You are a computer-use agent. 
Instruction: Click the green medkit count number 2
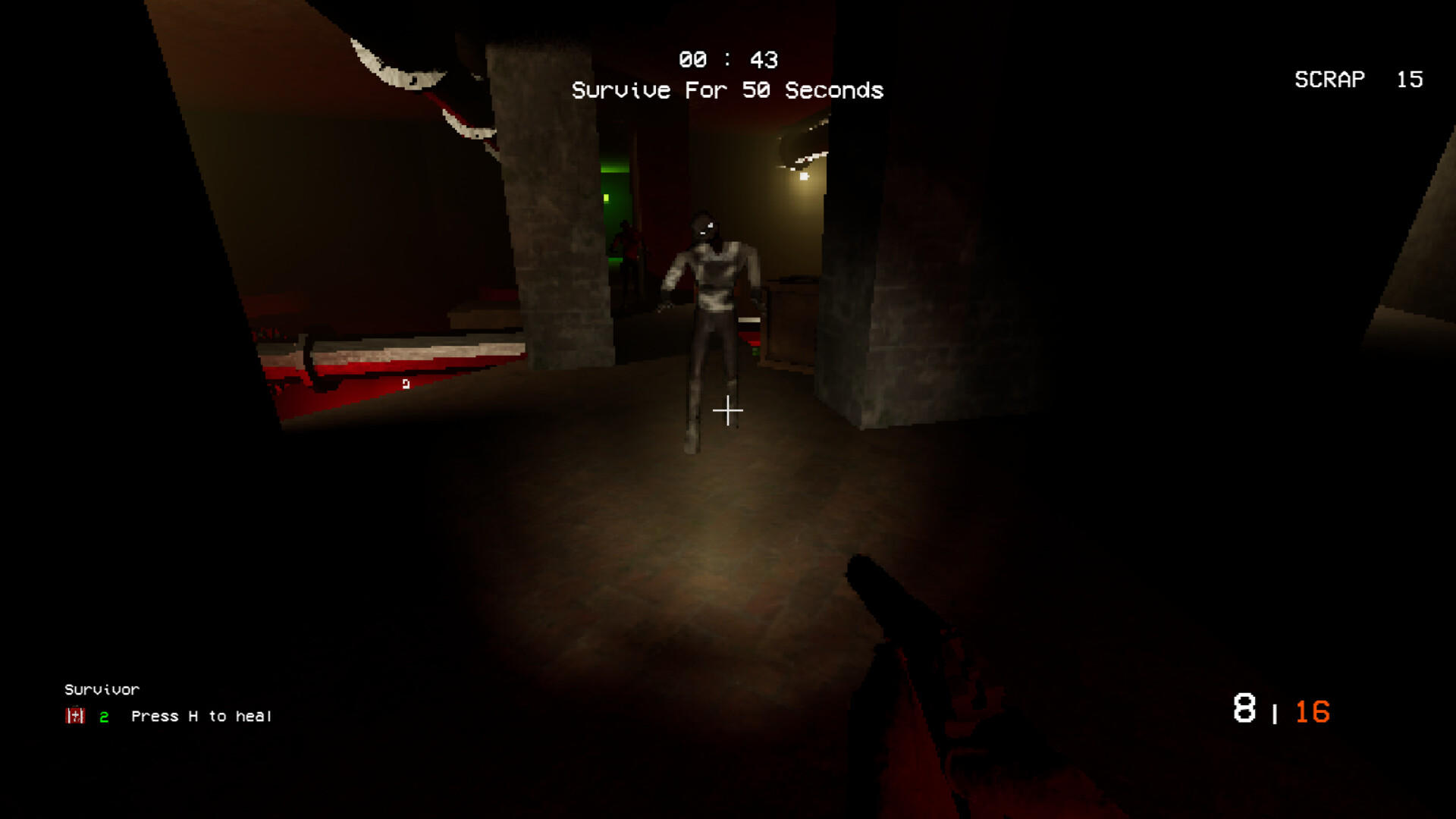(103, 715)
